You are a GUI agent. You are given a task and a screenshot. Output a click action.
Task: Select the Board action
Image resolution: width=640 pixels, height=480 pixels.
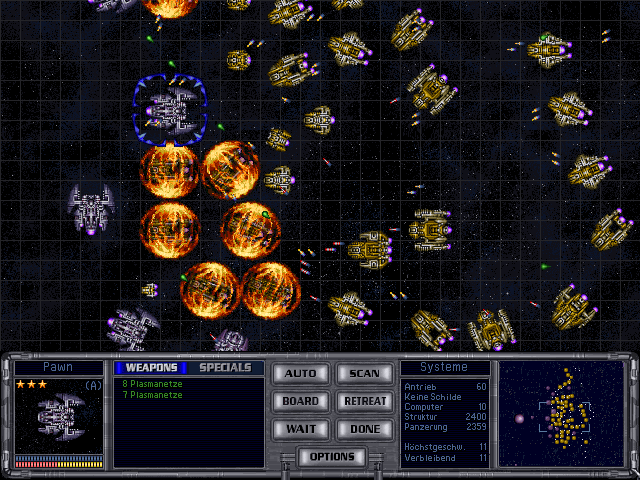point(300,401)
